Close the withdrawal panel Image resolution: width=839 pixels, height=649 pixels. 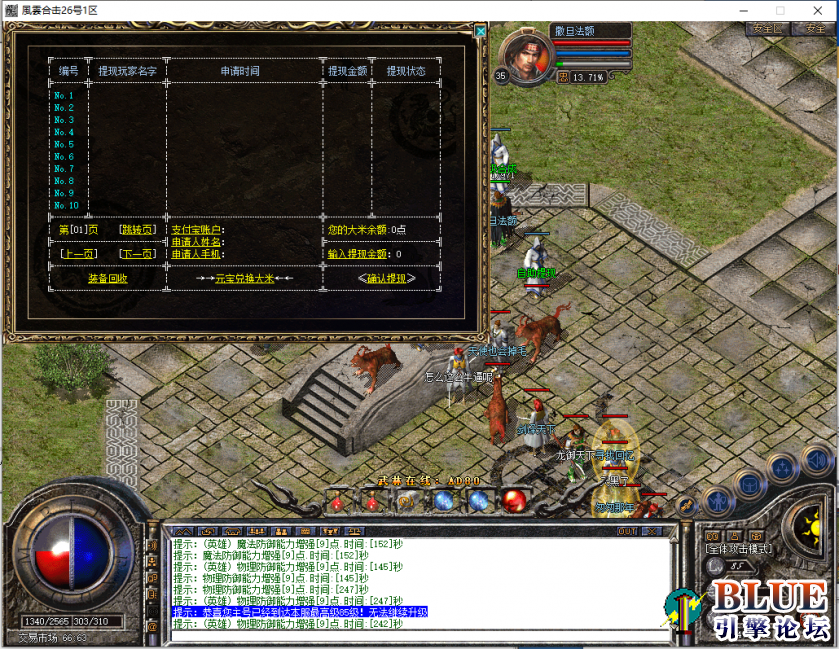[x=481, y=31]
